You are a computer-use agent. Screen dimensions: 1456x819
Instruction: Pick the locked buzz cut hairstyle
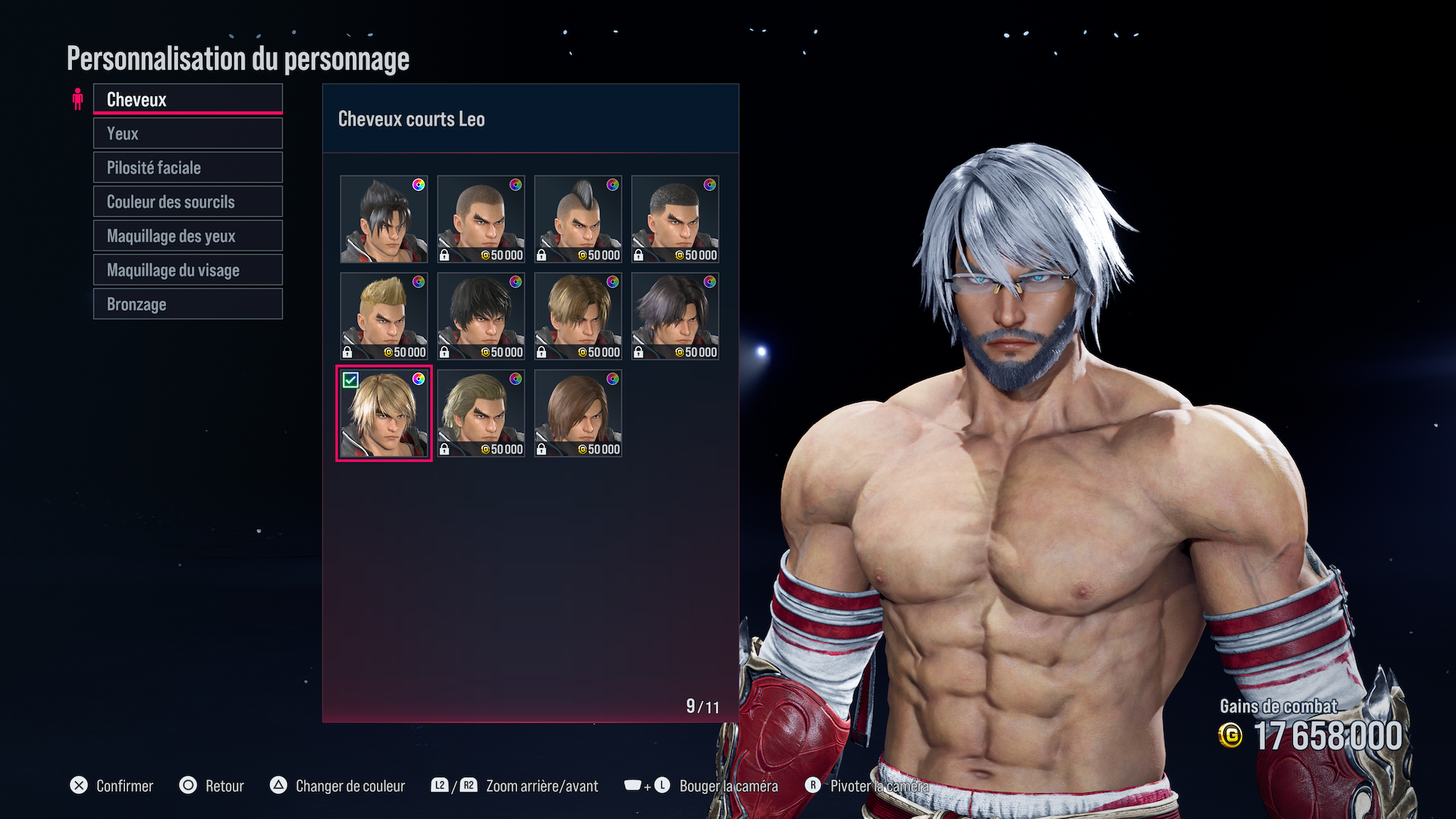coord(481,219)
